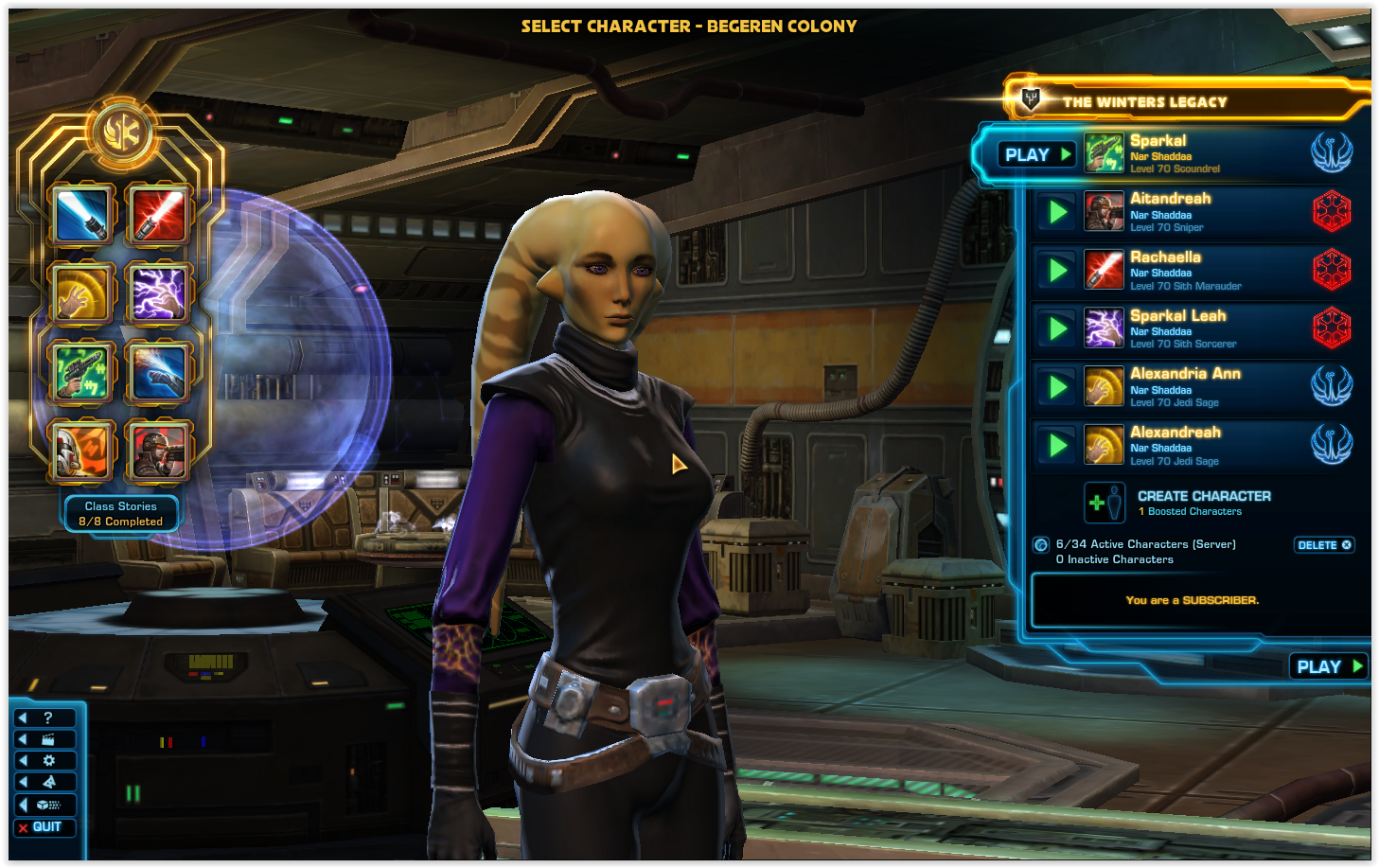Click the cube and dots server button
1379x868 pixels.
point(44,805)
